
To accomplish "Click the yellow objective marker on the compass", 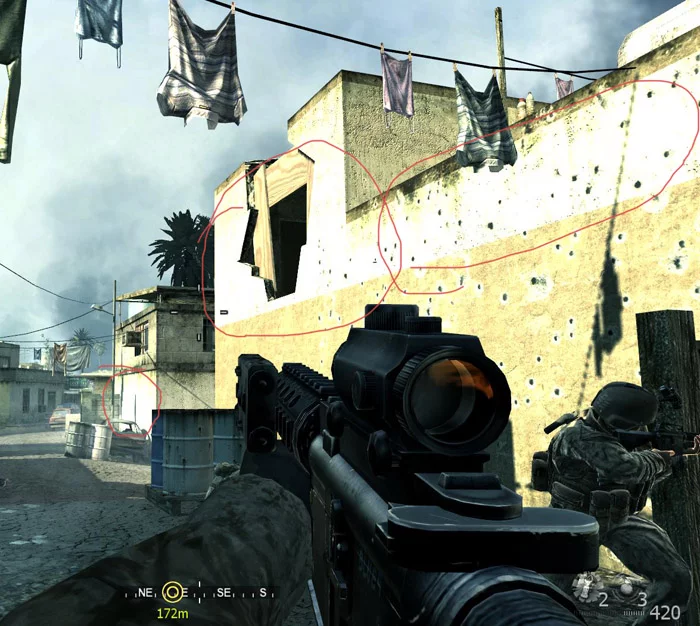I will (174, 591).
